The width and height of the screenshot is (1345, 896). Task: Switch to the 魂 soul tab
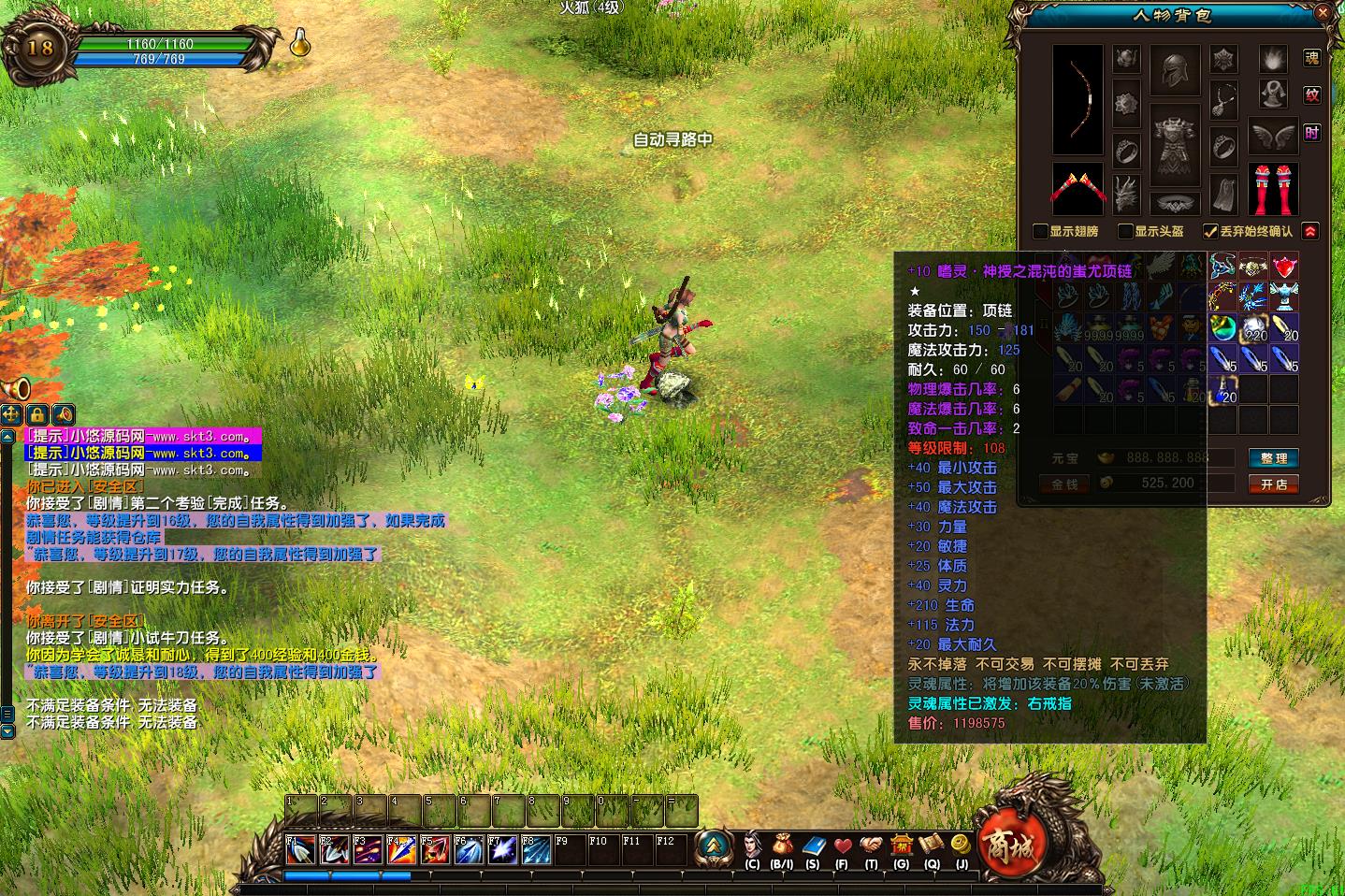[1312, 58]
